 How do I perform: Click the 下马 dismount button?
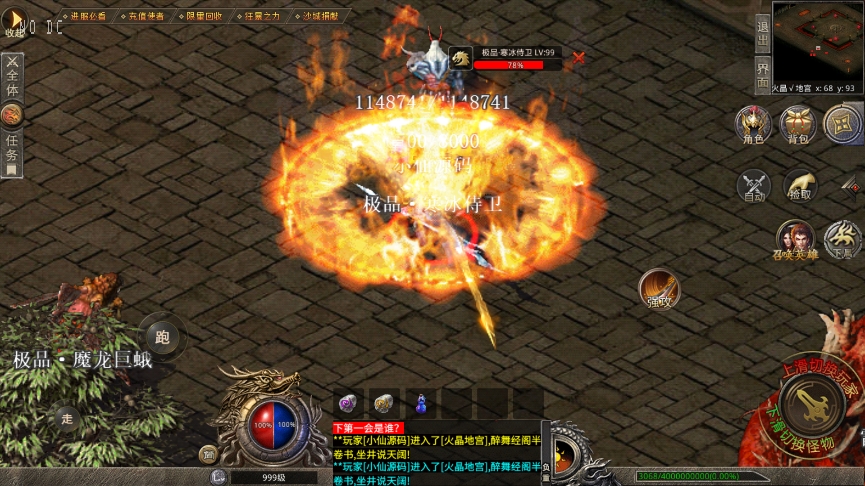841,240
